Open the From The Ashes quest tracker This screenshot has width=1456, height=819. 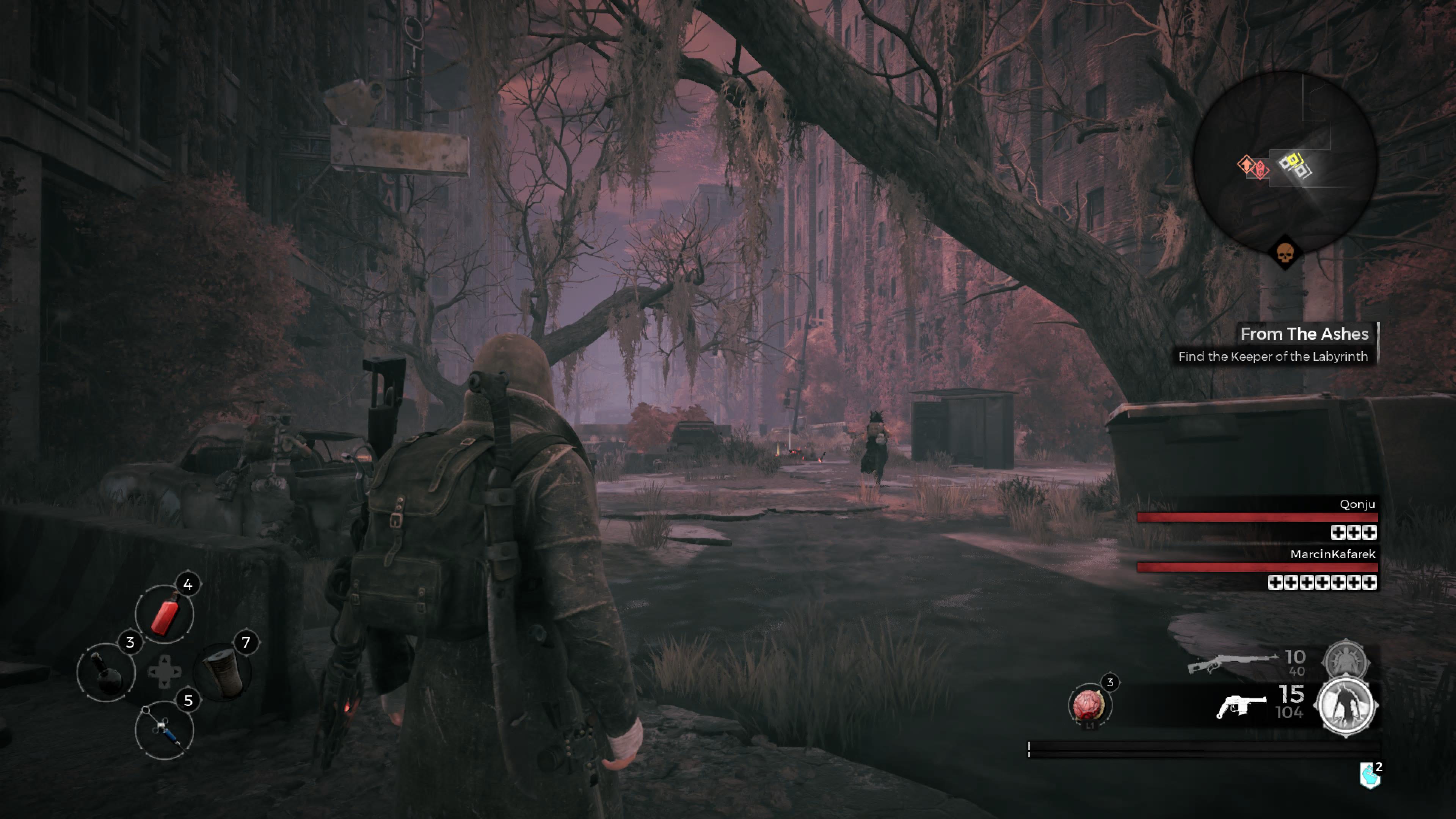(x=1304, y=334)
